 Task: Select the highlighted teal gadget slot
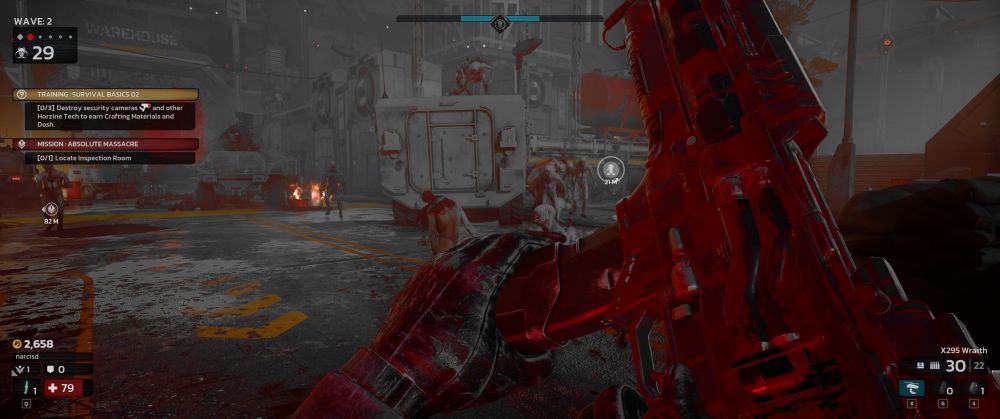click(x=910, y=388)
